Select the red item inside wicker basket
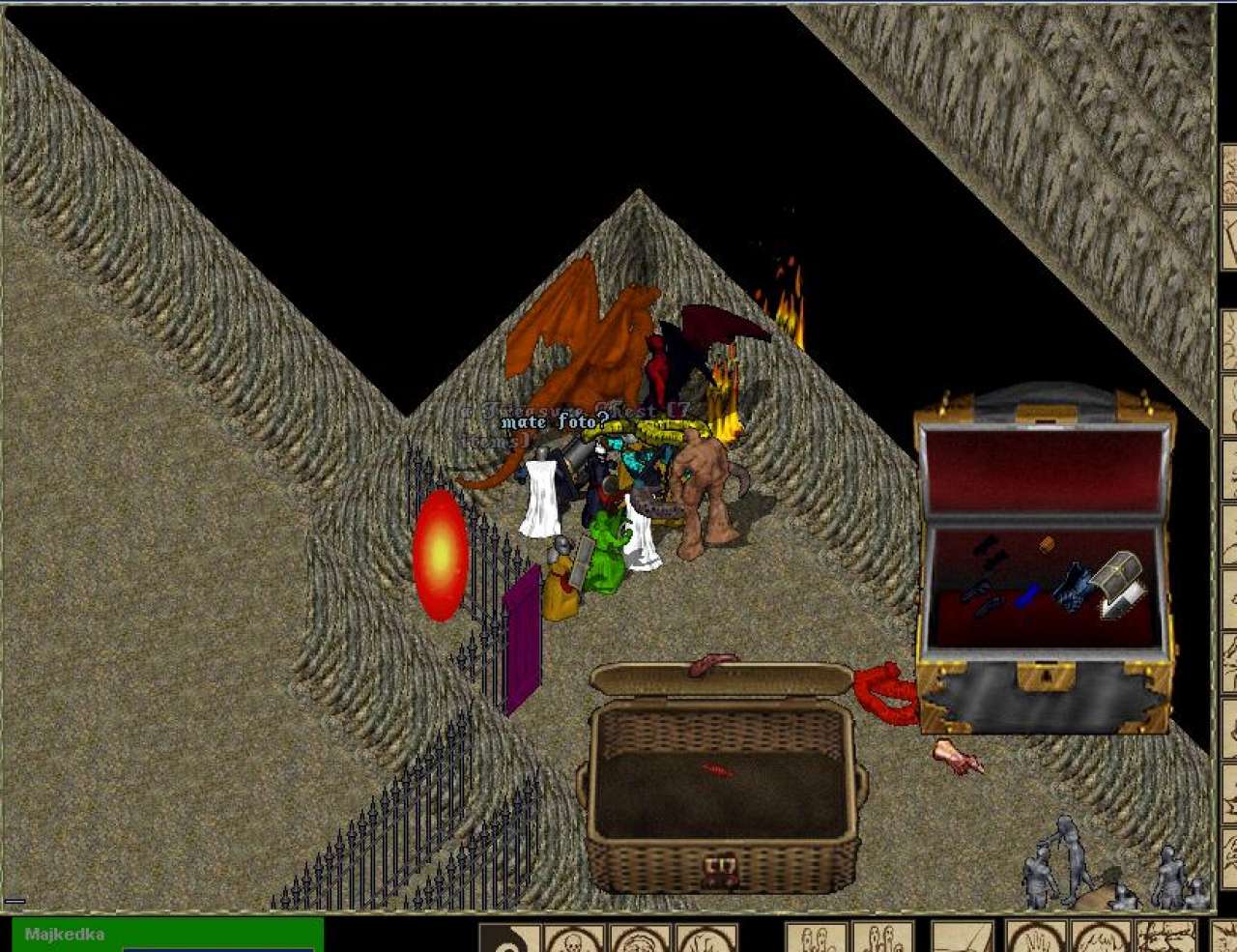1237x952 pixels. click(717, 770)
